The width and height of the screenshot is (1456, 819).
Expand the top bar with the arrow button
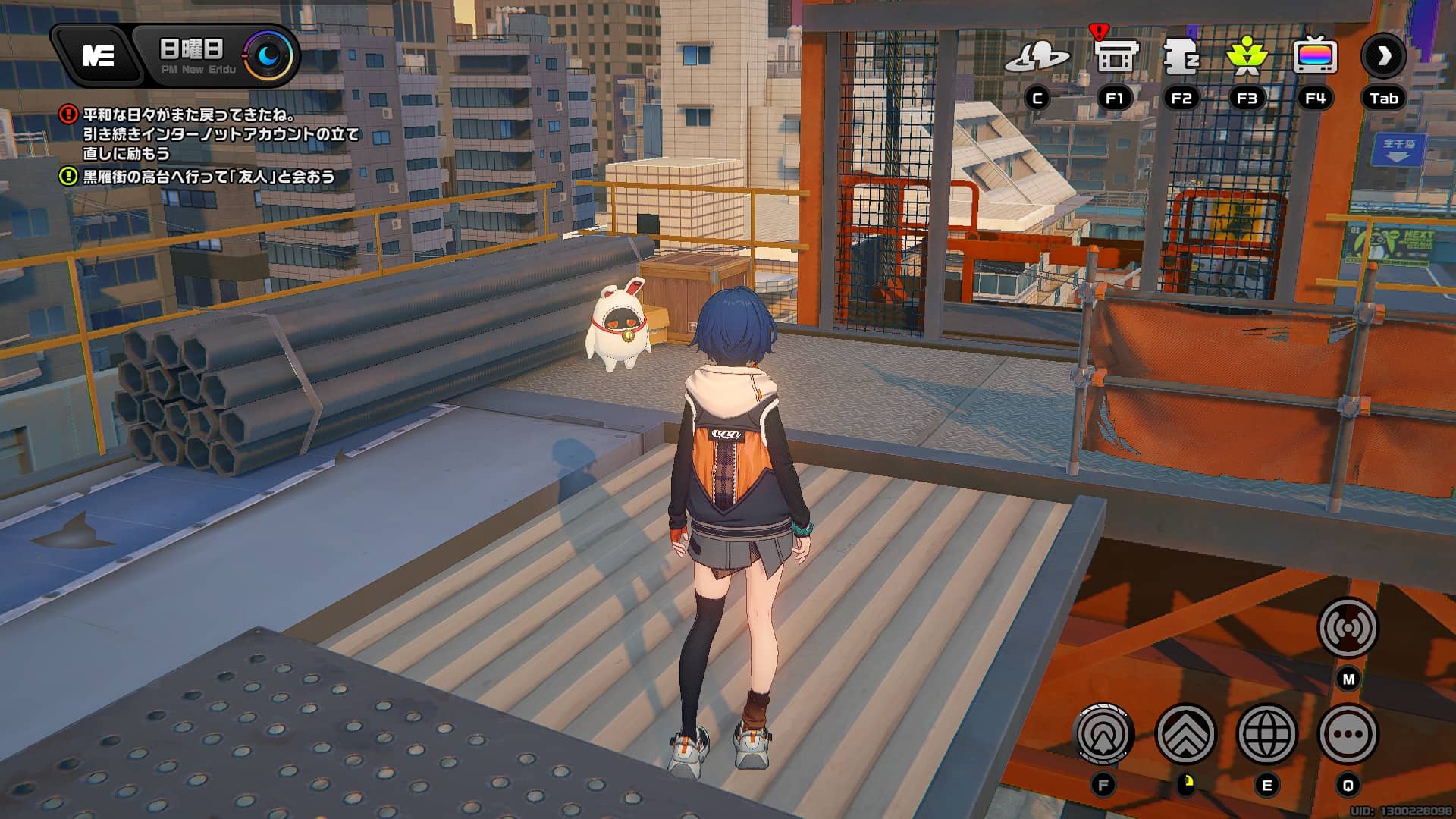[x=1384, y=55]
